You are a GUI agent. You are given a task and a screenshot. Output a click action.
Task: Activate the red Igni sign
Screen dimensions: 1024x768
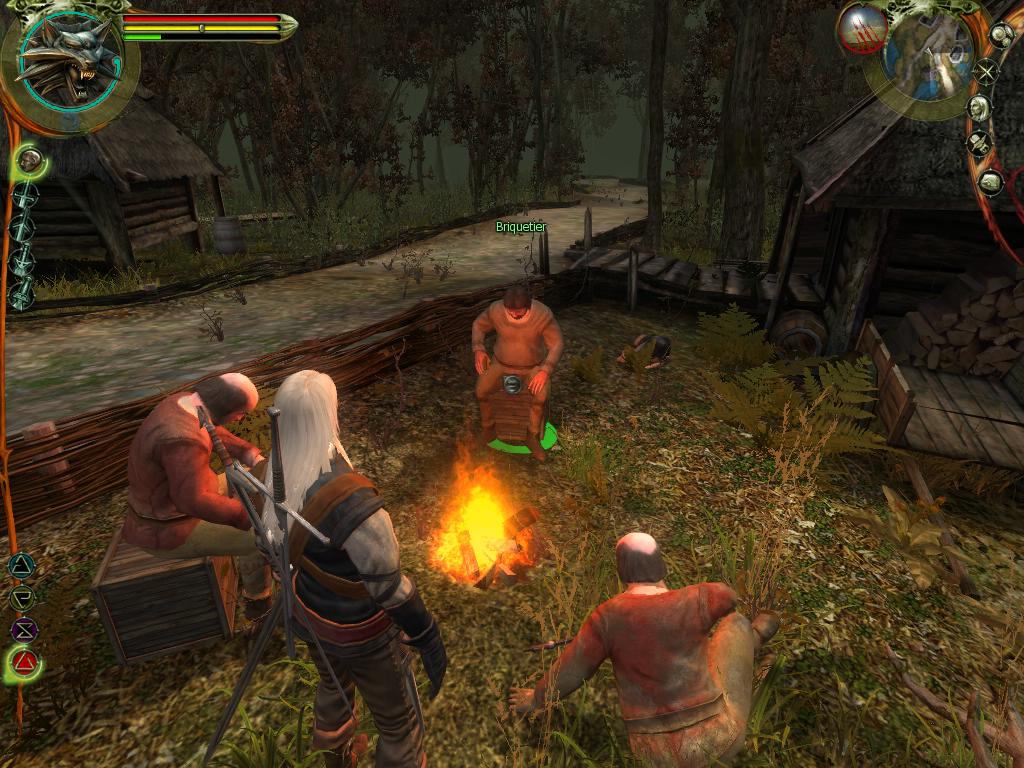[x=24, y=662]
